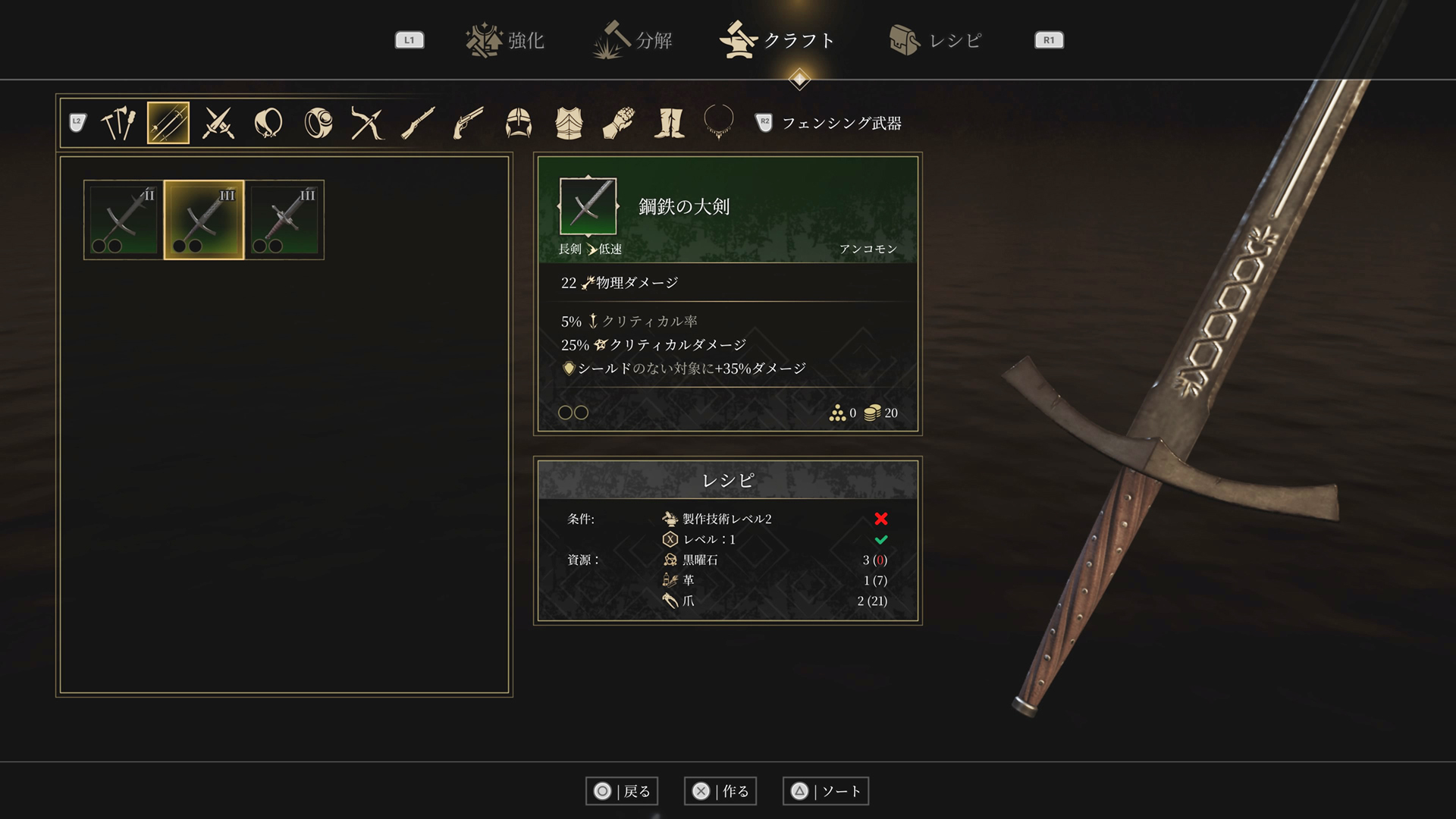Switch to the ring category
Viewport: 1456px width, 819px height.
pyautogui.click(x=318, y=123)
